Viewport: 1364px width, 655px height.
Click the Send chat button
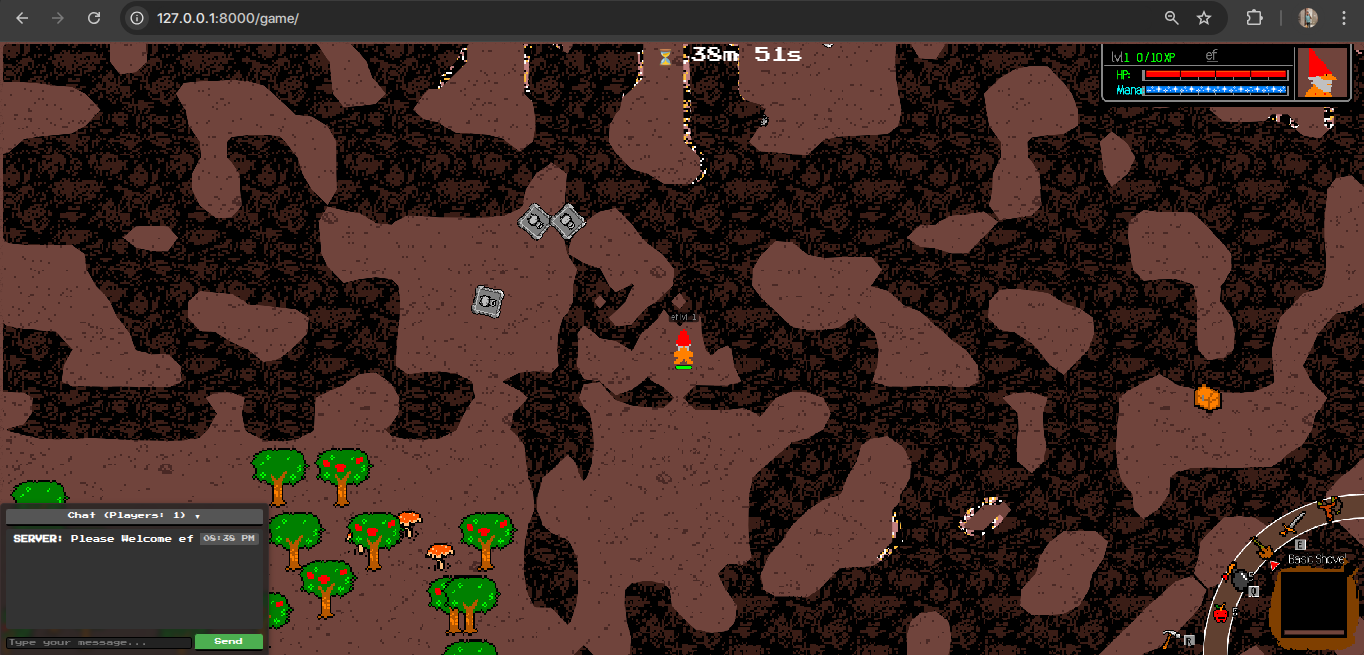click(228, 641)
